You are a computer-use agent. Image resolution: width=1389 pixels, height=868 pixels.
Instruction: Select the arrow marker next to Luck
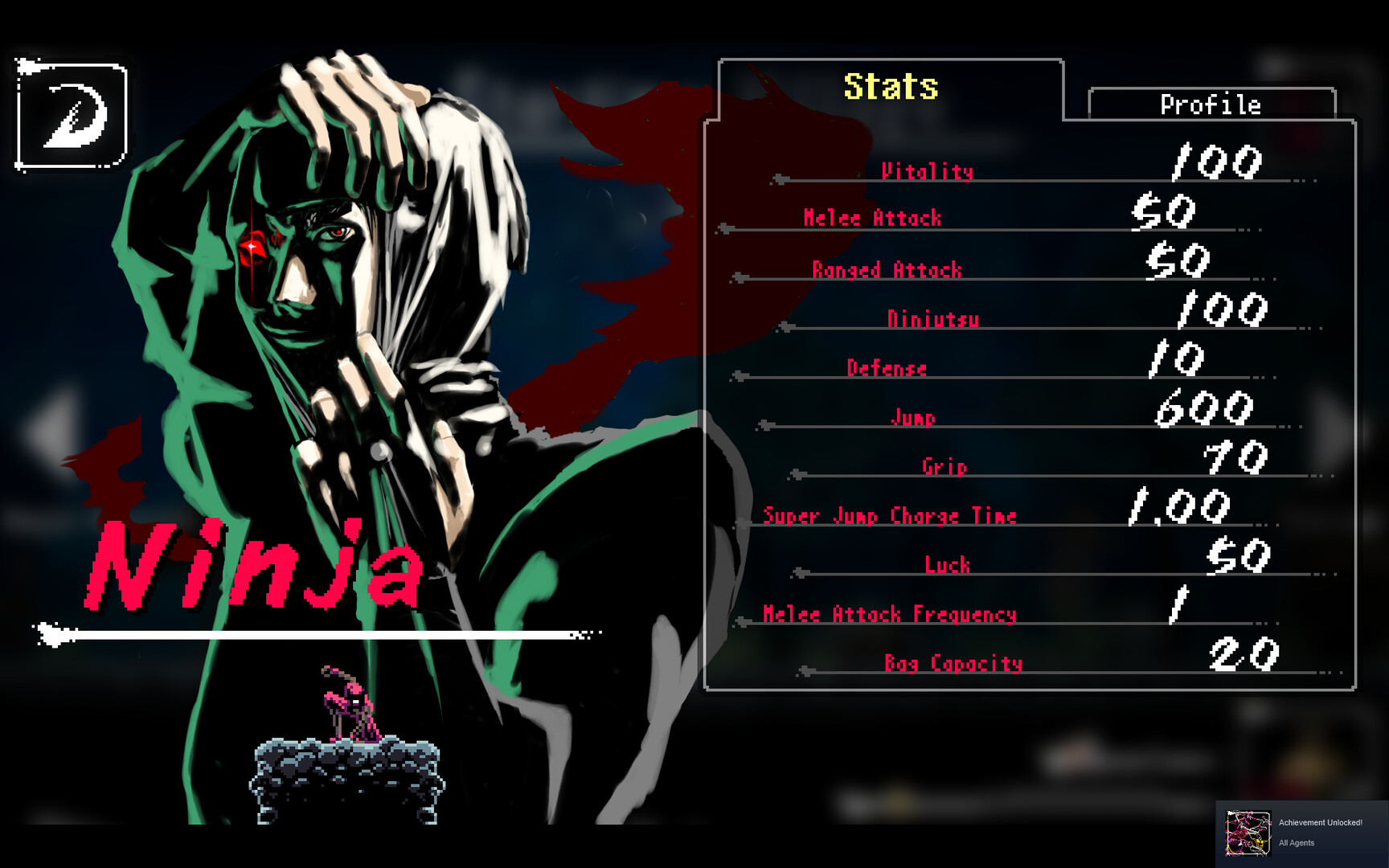[x=801, y=572]
